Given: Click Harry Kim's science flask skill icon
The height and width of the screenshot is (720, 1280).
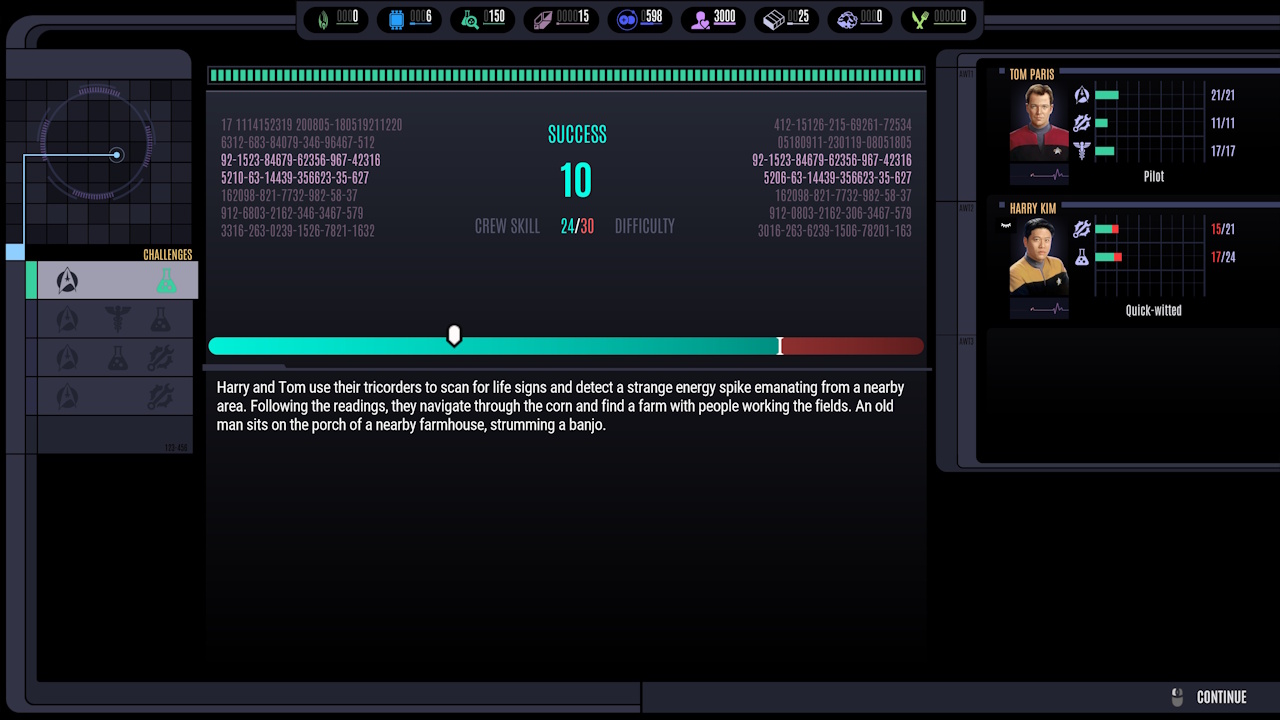Looking at the screenshot, I should point(1081,256).
